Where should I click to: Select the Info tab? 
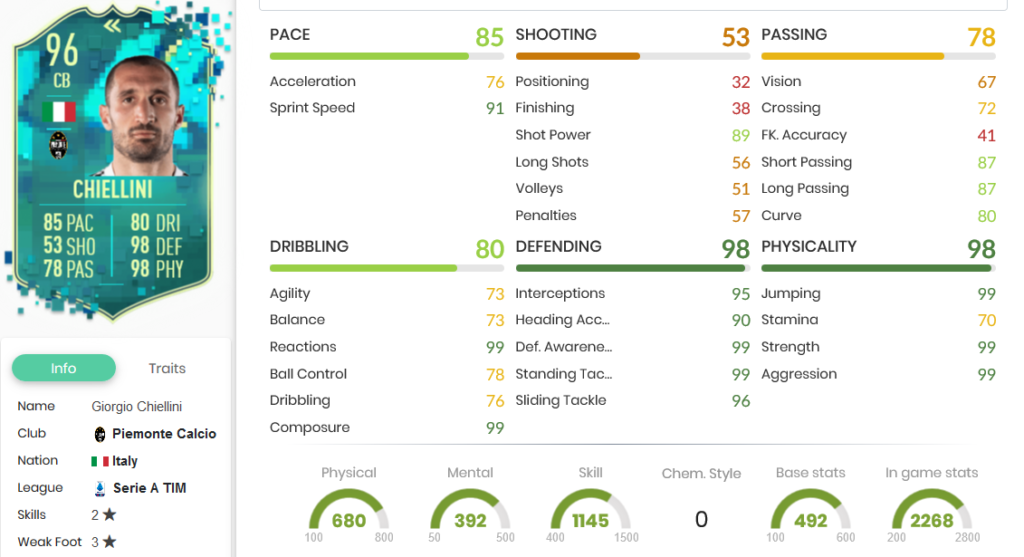(x=63, y=368)
